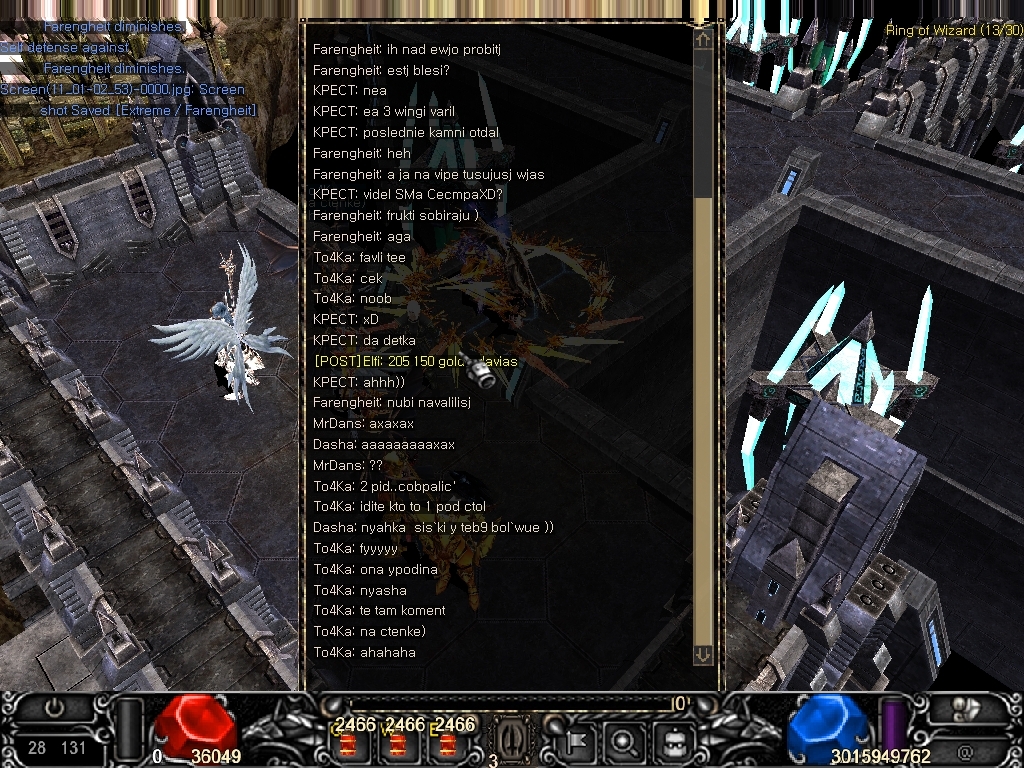1024x768 pixels.
Task: Click the POST message from Elfi
Action: (x=415, y=361)
